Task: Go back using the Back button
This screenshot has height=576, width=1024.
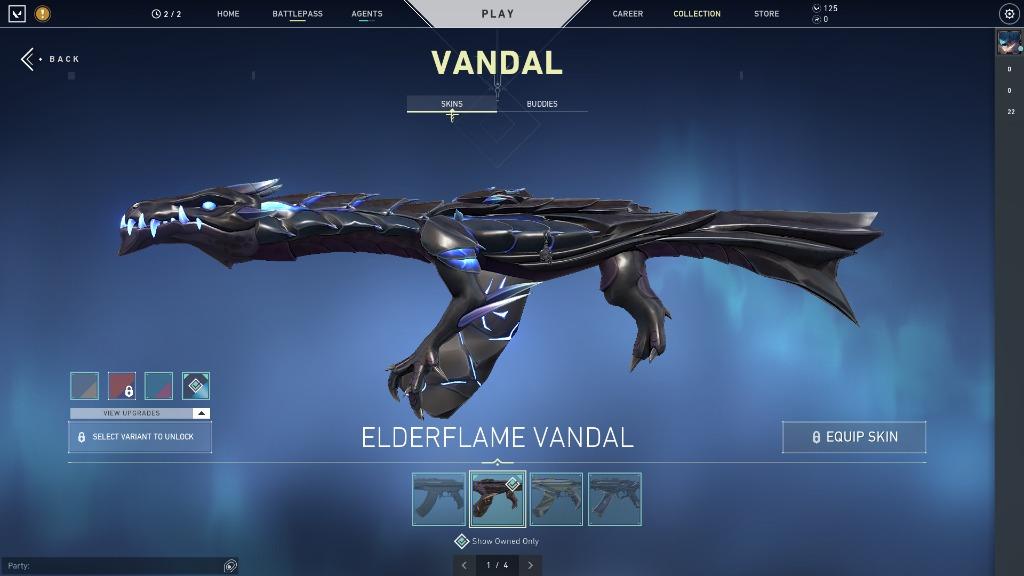Action: 52,59
